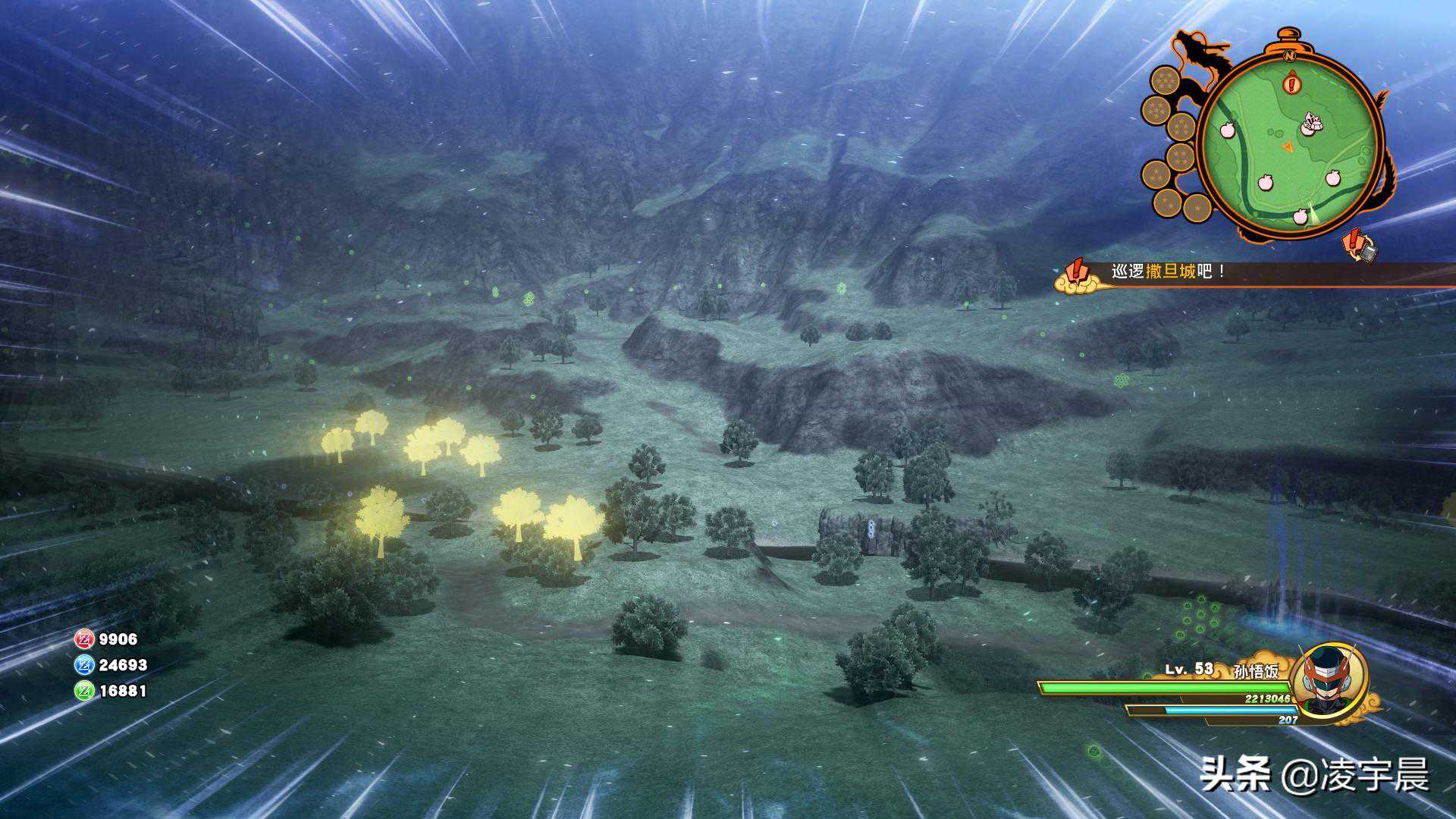1456x819 pixels.
Task: Select the one-star dragon ball slot
Action: pyautogui.click(x=1197, y=207)
